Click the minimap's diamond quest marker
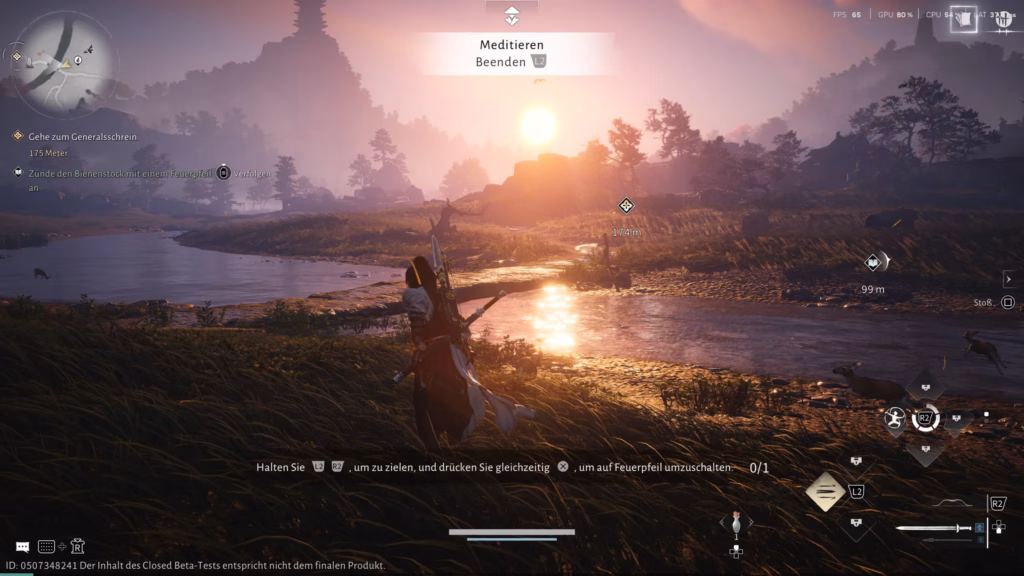Screen dimensions: 1024x576 17,57
